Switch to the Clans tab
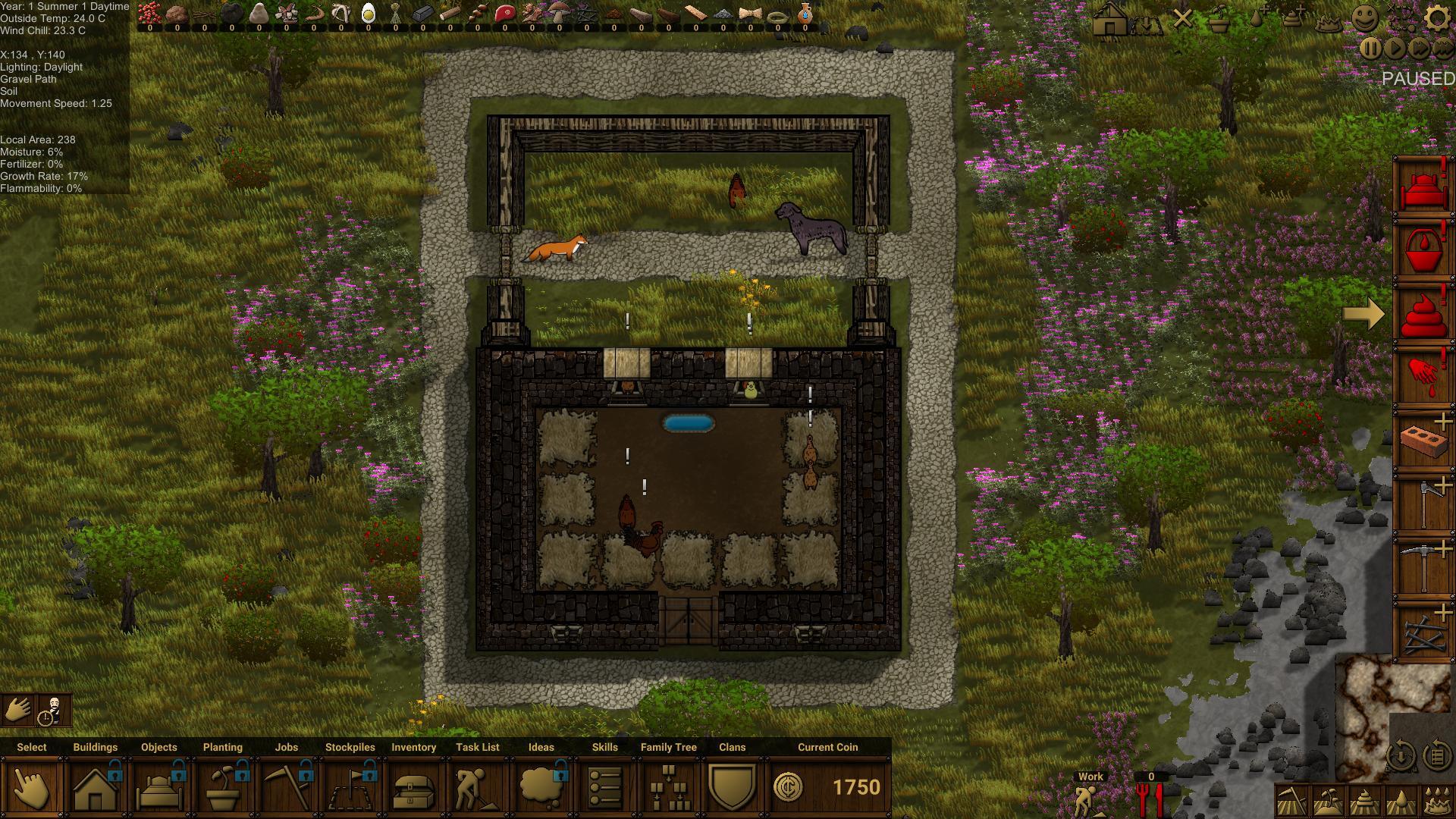The width and height of the screenshot is (1456, 819). tap(733, 747)
